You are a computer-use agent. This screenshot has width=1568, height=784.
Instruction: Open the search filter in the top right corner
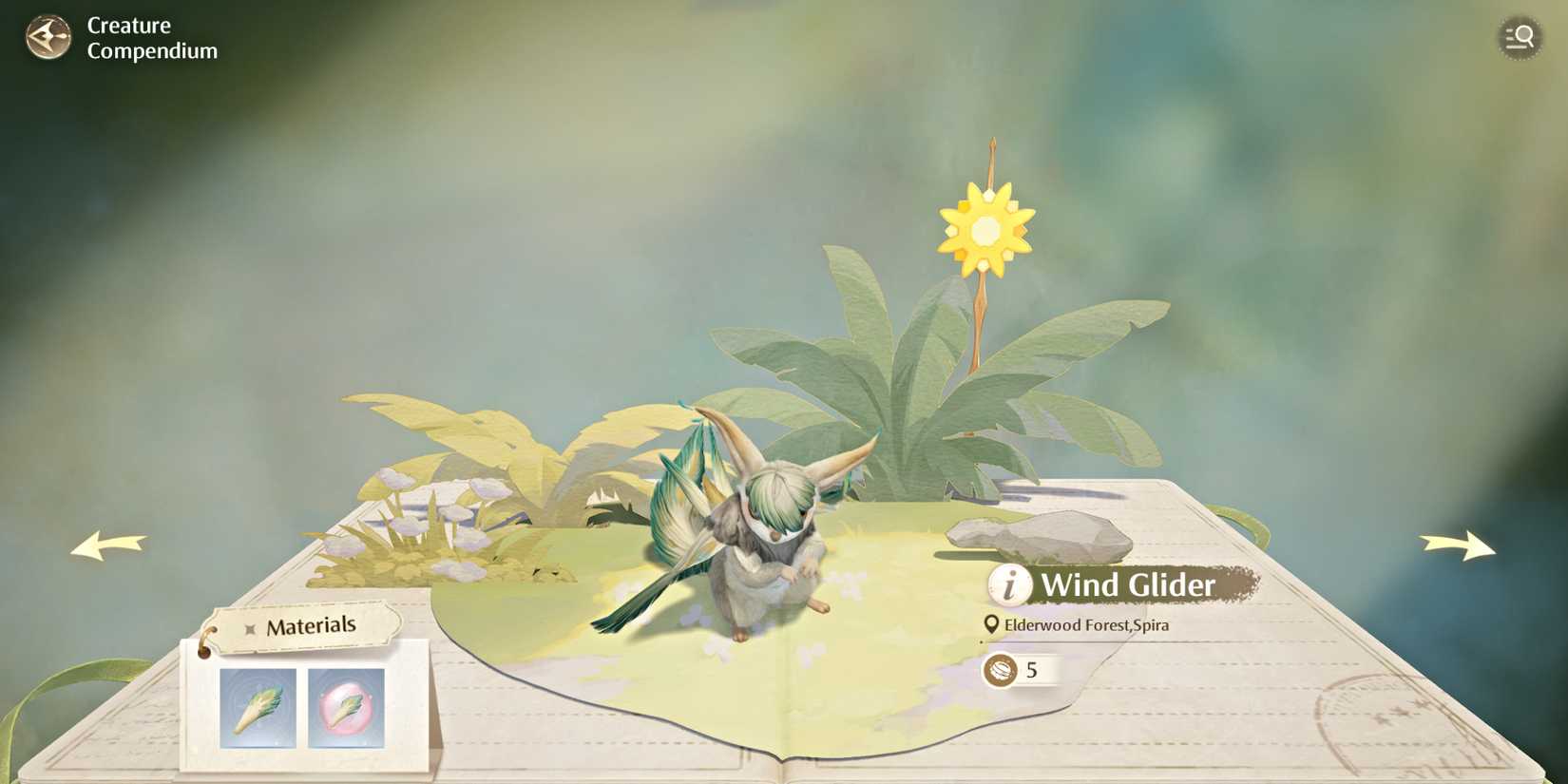[1520, 38]
